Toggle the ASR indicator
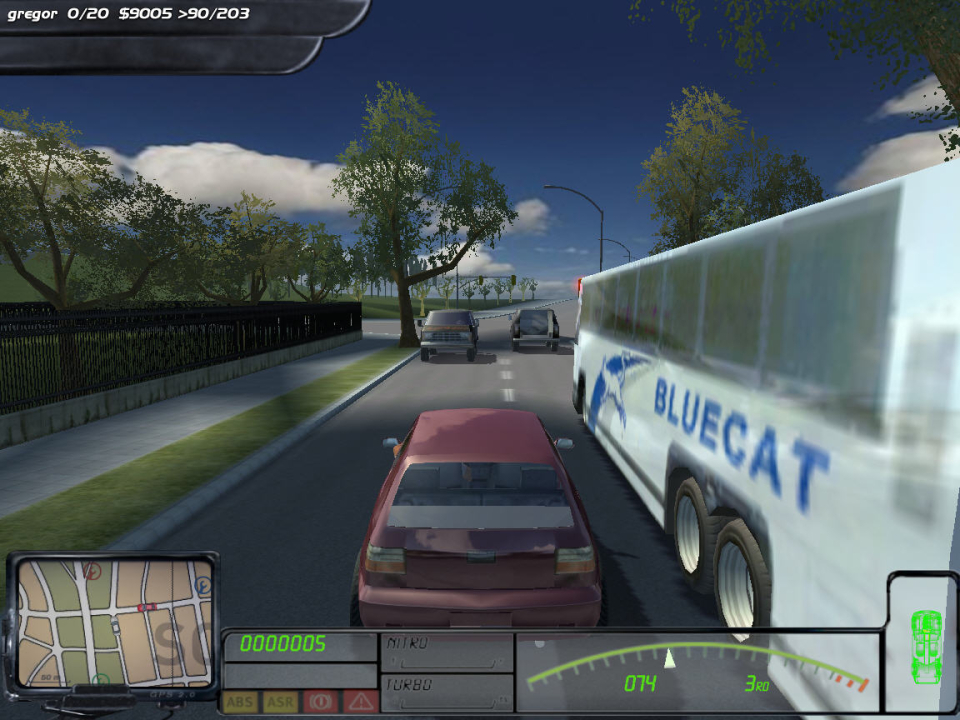 coord(280,702)
